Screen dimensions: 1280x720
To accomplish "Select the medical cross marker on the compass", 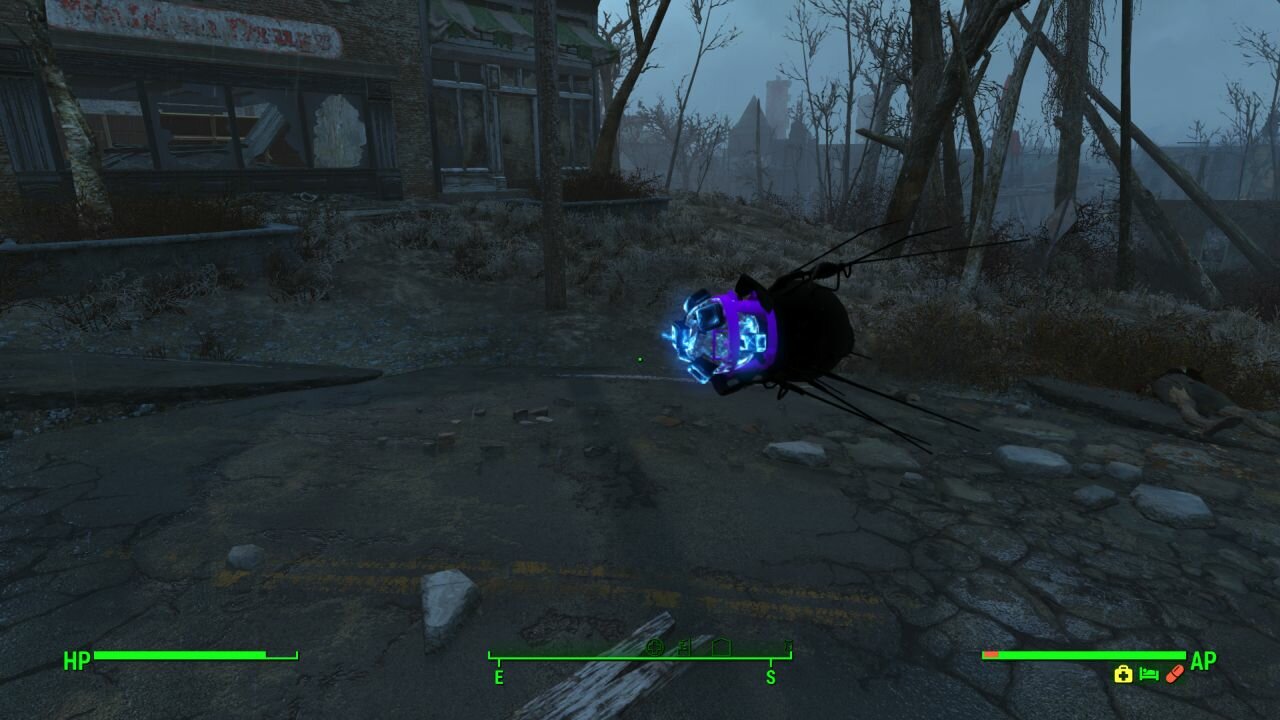I will click(655, 647).
